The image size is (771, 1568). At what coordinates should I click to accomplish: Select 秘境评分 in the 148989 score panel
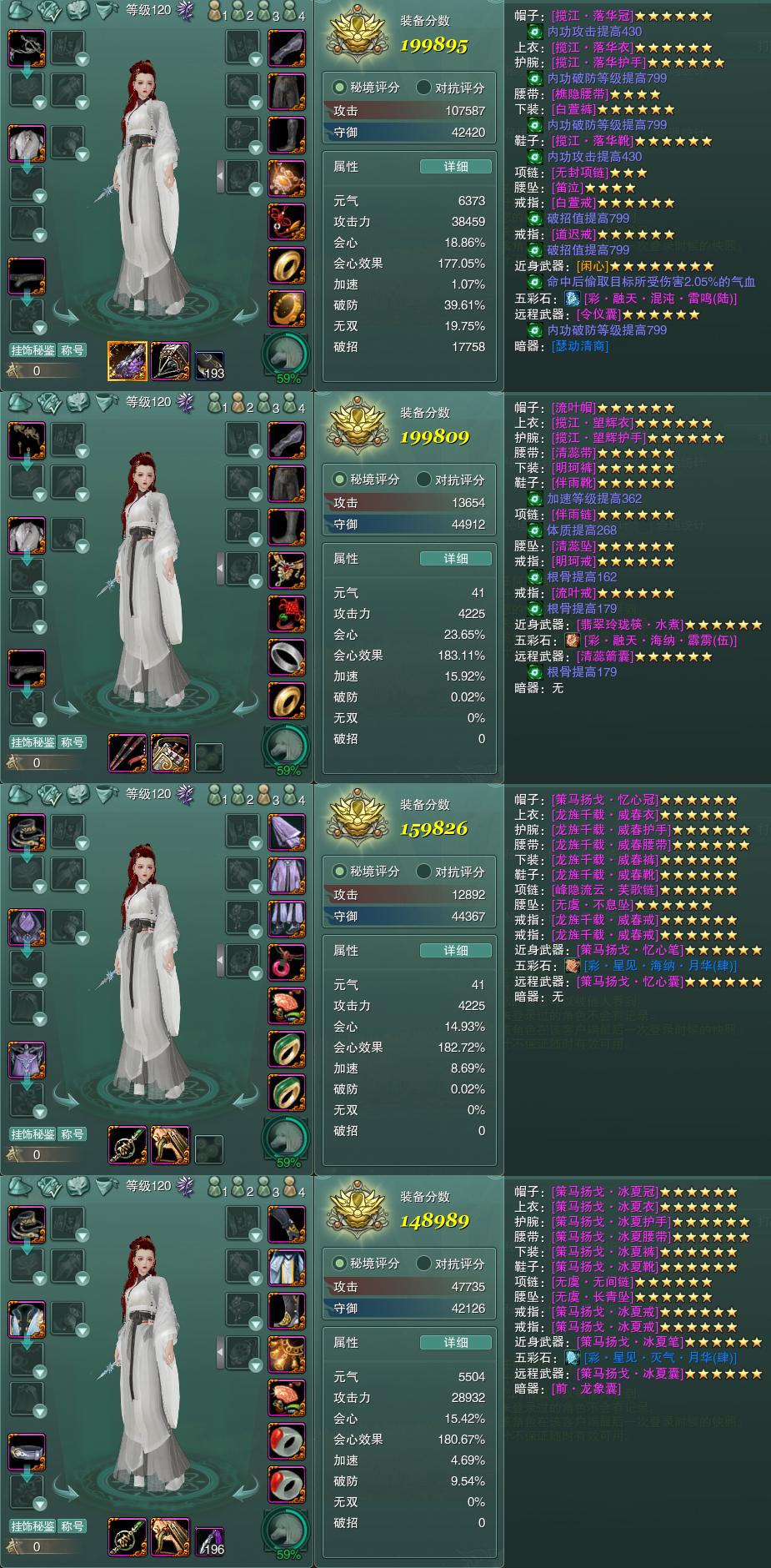click(x=367, y=1264)
